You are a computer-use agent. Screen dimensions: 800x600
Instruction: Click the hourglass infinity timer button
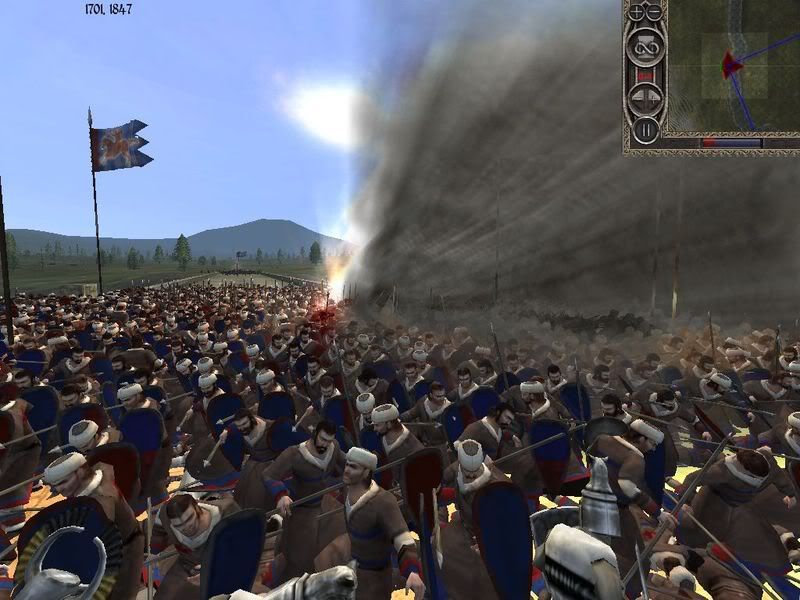(x=645, y=46)
